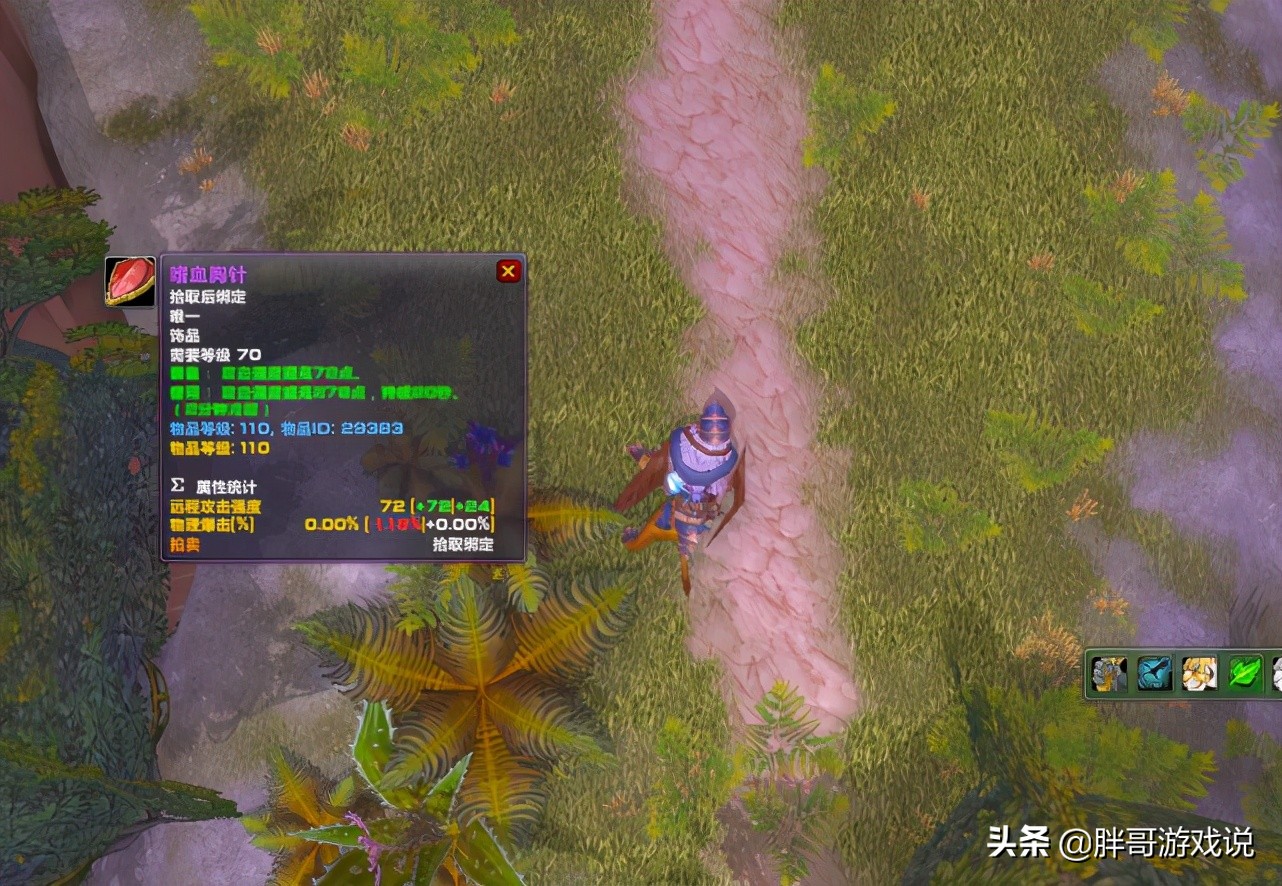The width and height of the screenshot is (1282, 886).
Task: Select the armored figure ability icon
Action: tap(1109, 673)
